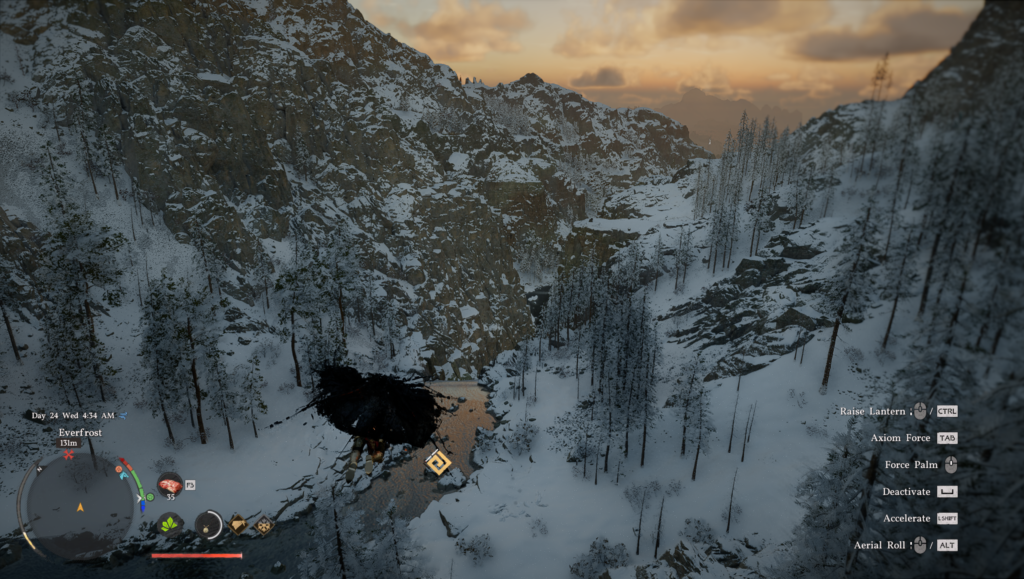Image resolution: width=1024 pixels, height=579 pixels.
Task: Use the raw meat food slot
Action: coord(169,484)
